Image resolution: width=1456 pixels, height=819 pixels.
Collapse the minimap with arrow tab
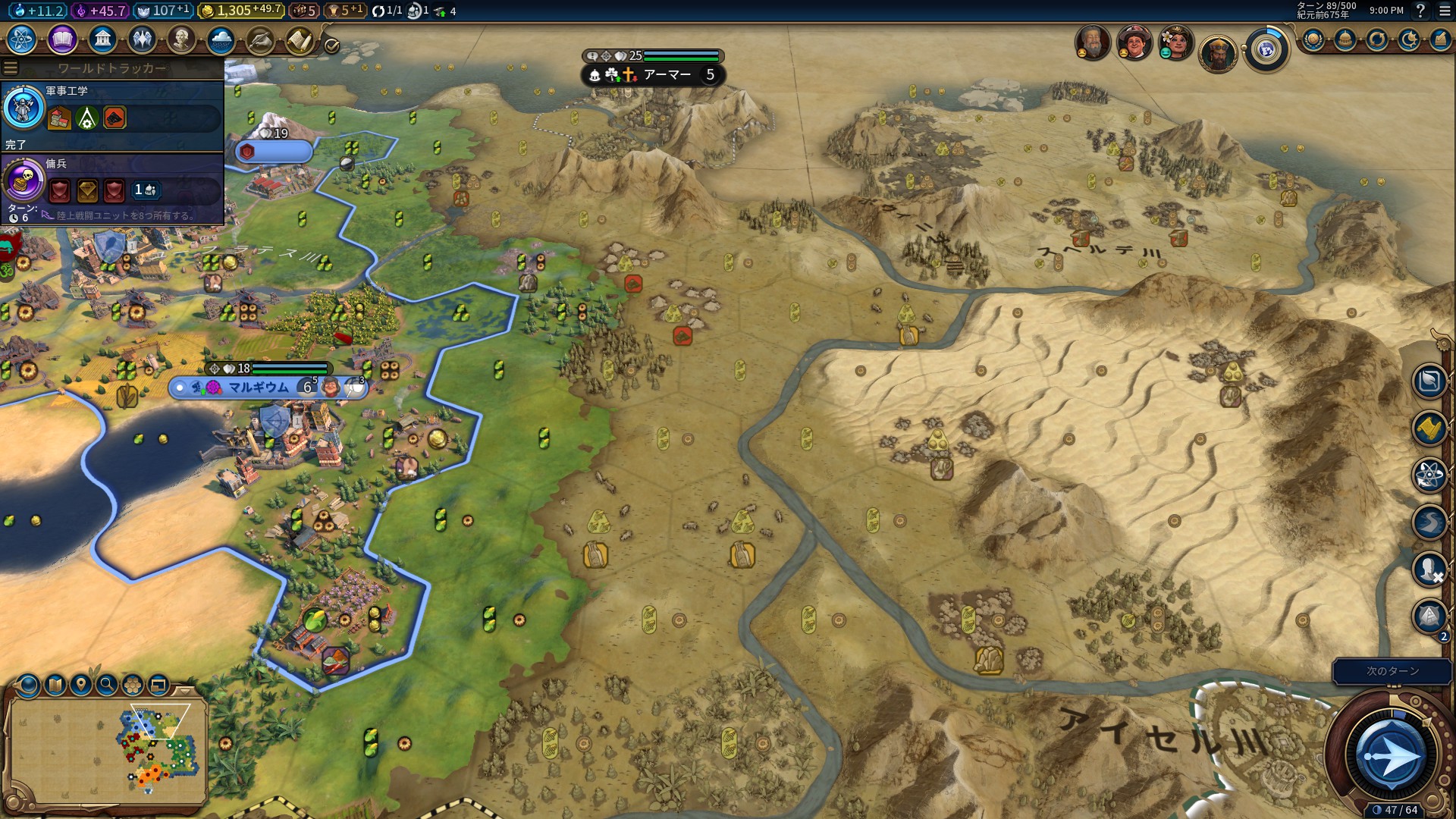(185, 691)
